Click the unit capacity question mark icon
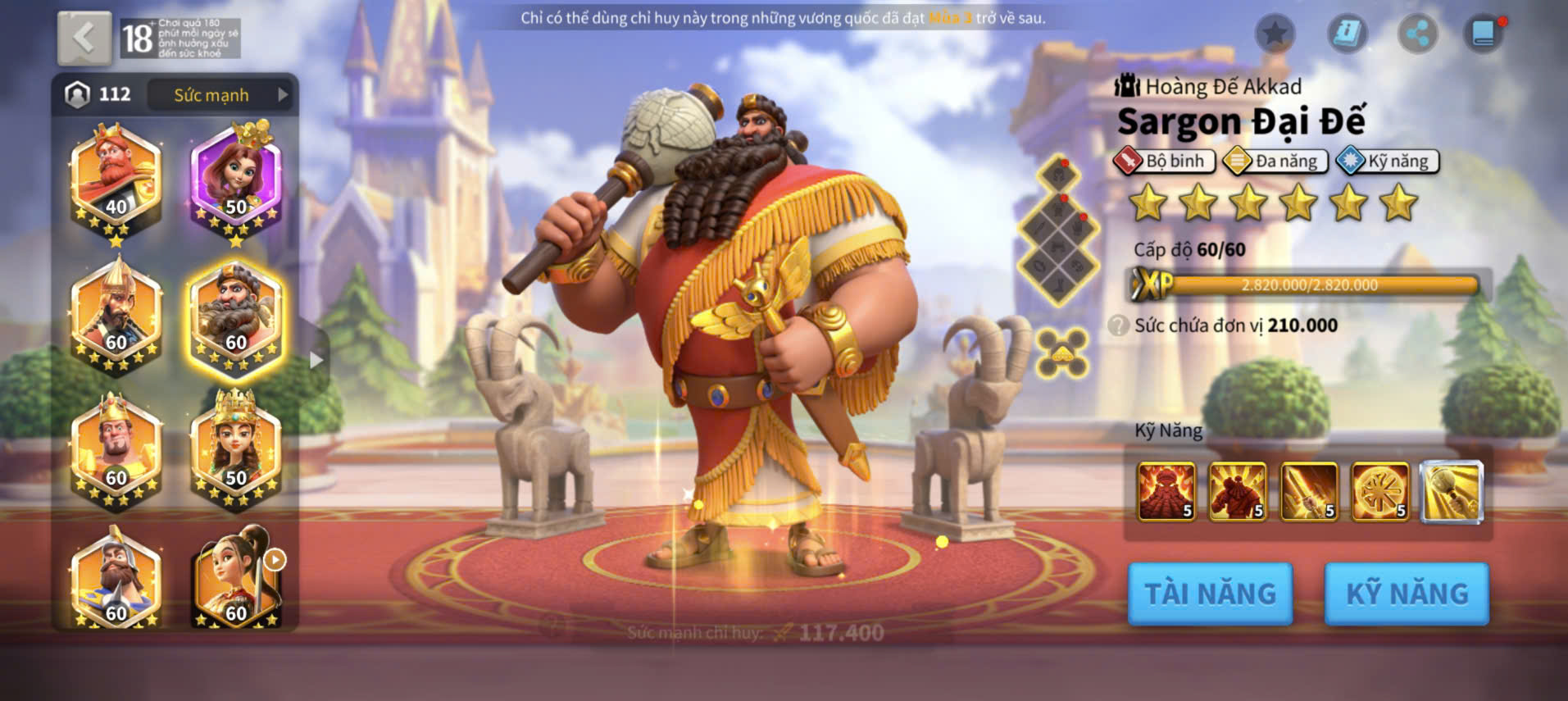1568x701 pixels. tap(1118, 325)
